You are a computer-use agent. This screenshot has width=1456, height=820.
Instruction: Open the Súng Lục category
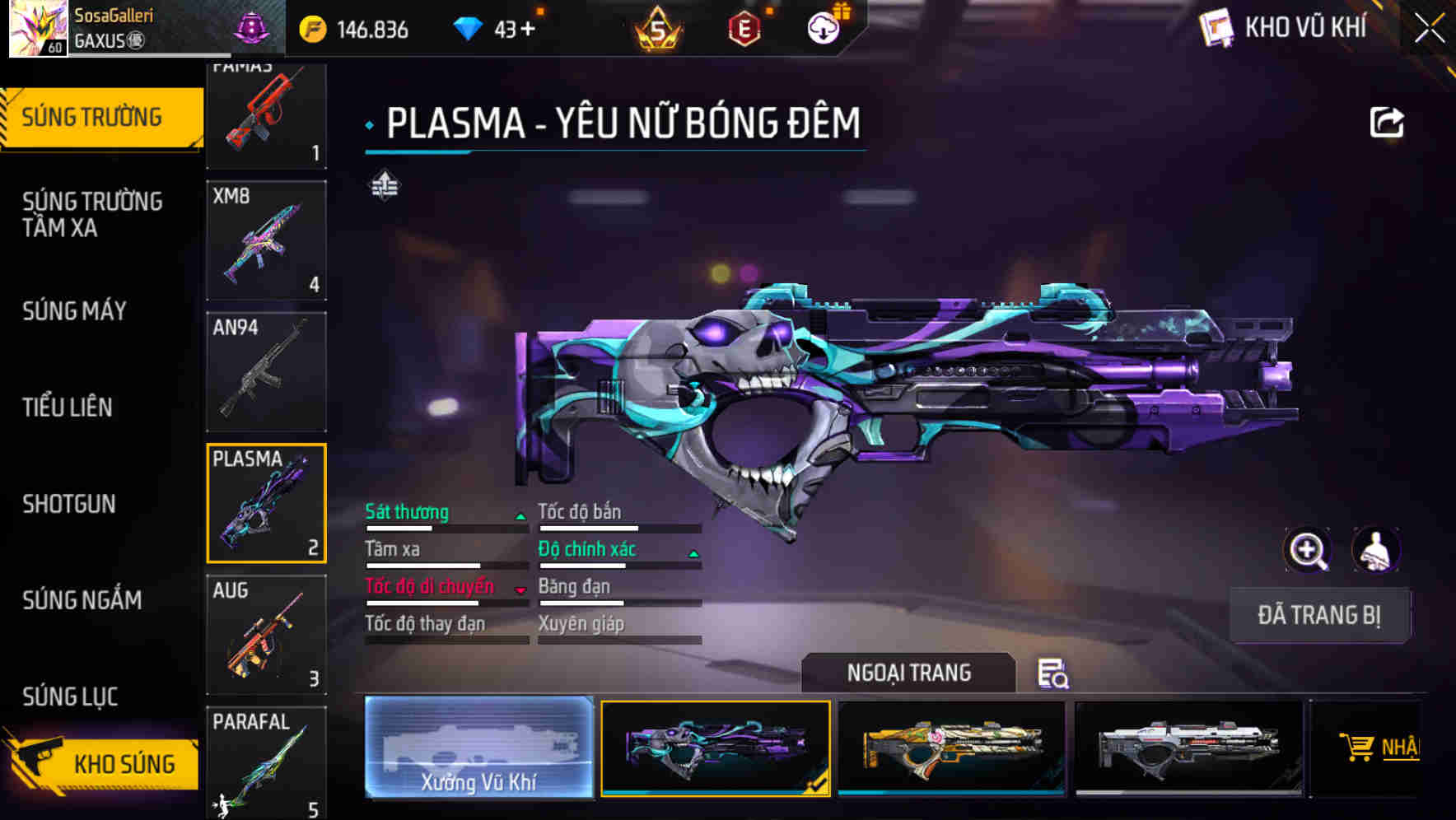point(70,697)
